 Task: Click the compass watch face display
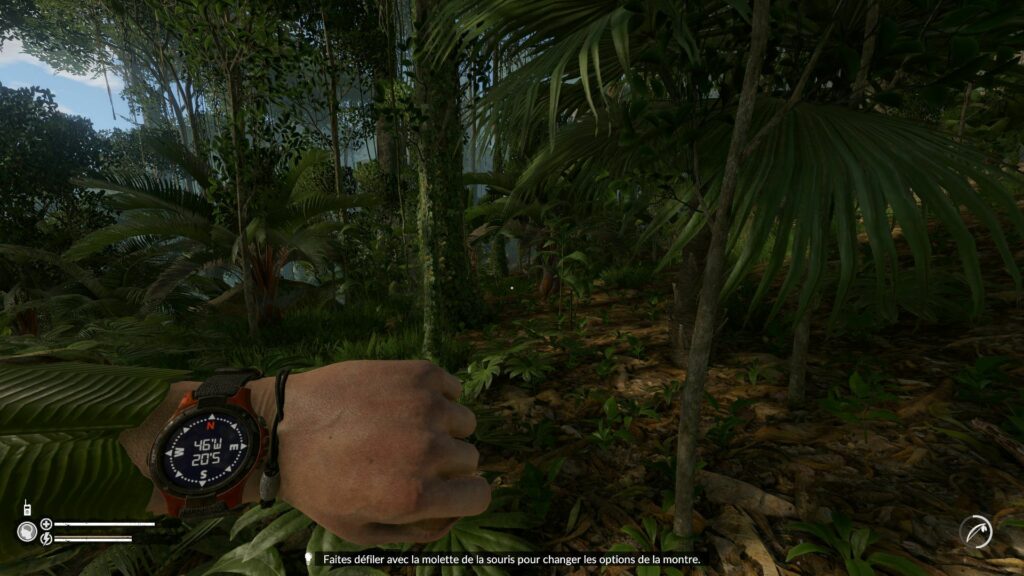(x=205, y=447)
